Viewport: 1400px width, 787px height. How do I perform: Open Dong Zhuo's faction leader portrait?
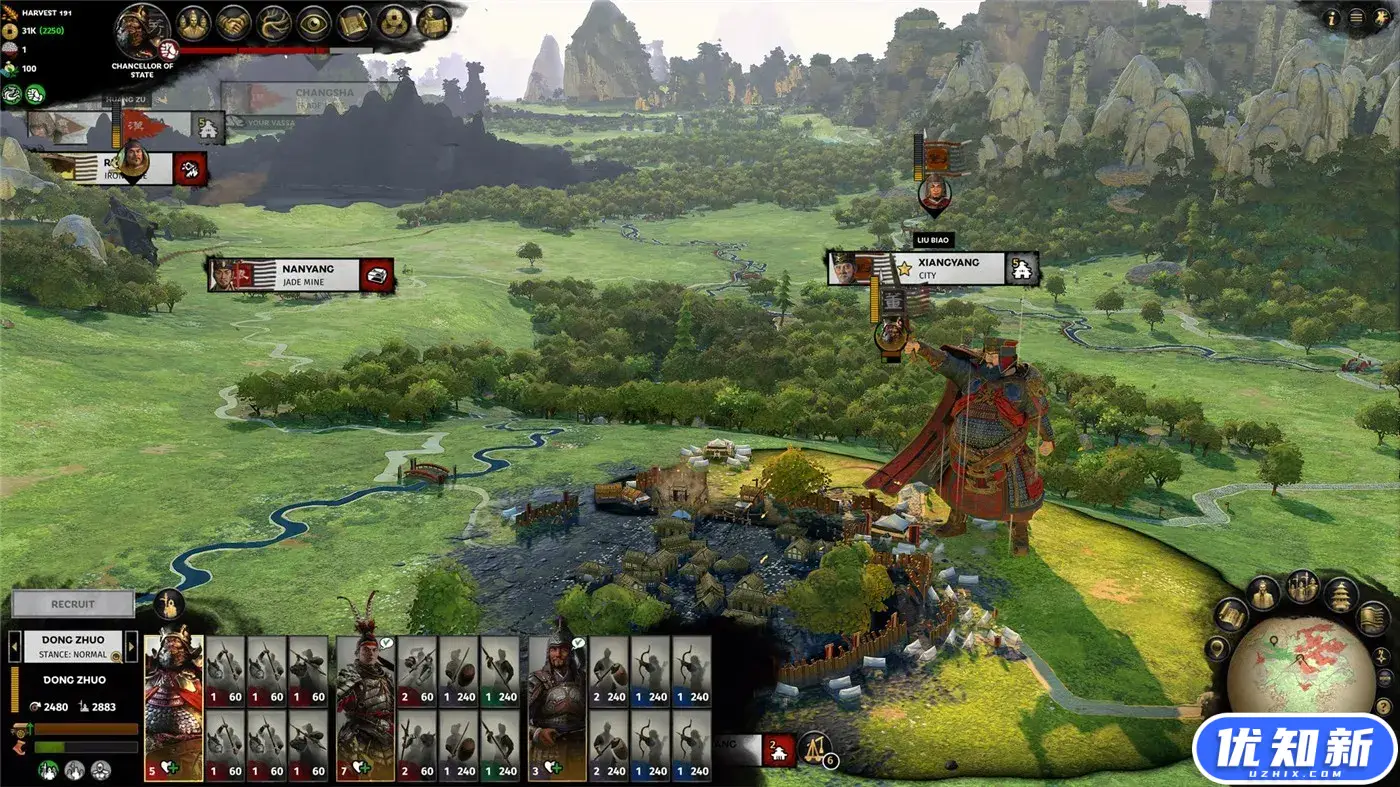143,31
